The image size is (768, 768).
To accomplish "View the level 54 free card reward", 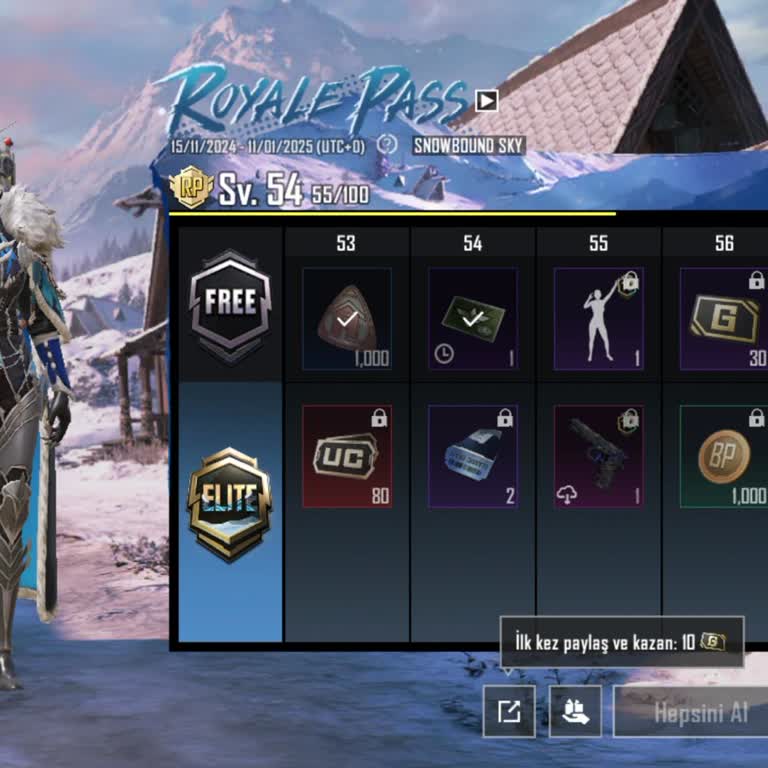I will (473, 319).
